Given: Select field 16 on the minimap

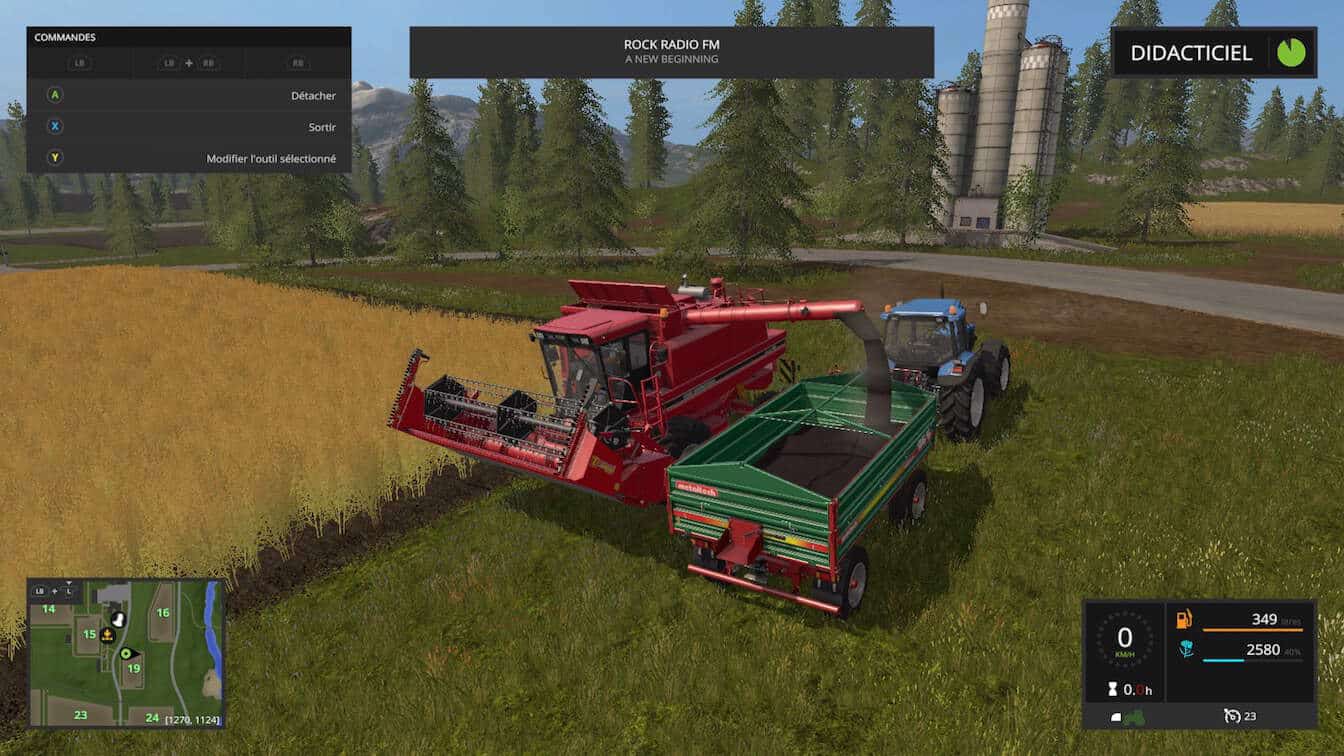Looking at the screenshot, I should (163, 613).
